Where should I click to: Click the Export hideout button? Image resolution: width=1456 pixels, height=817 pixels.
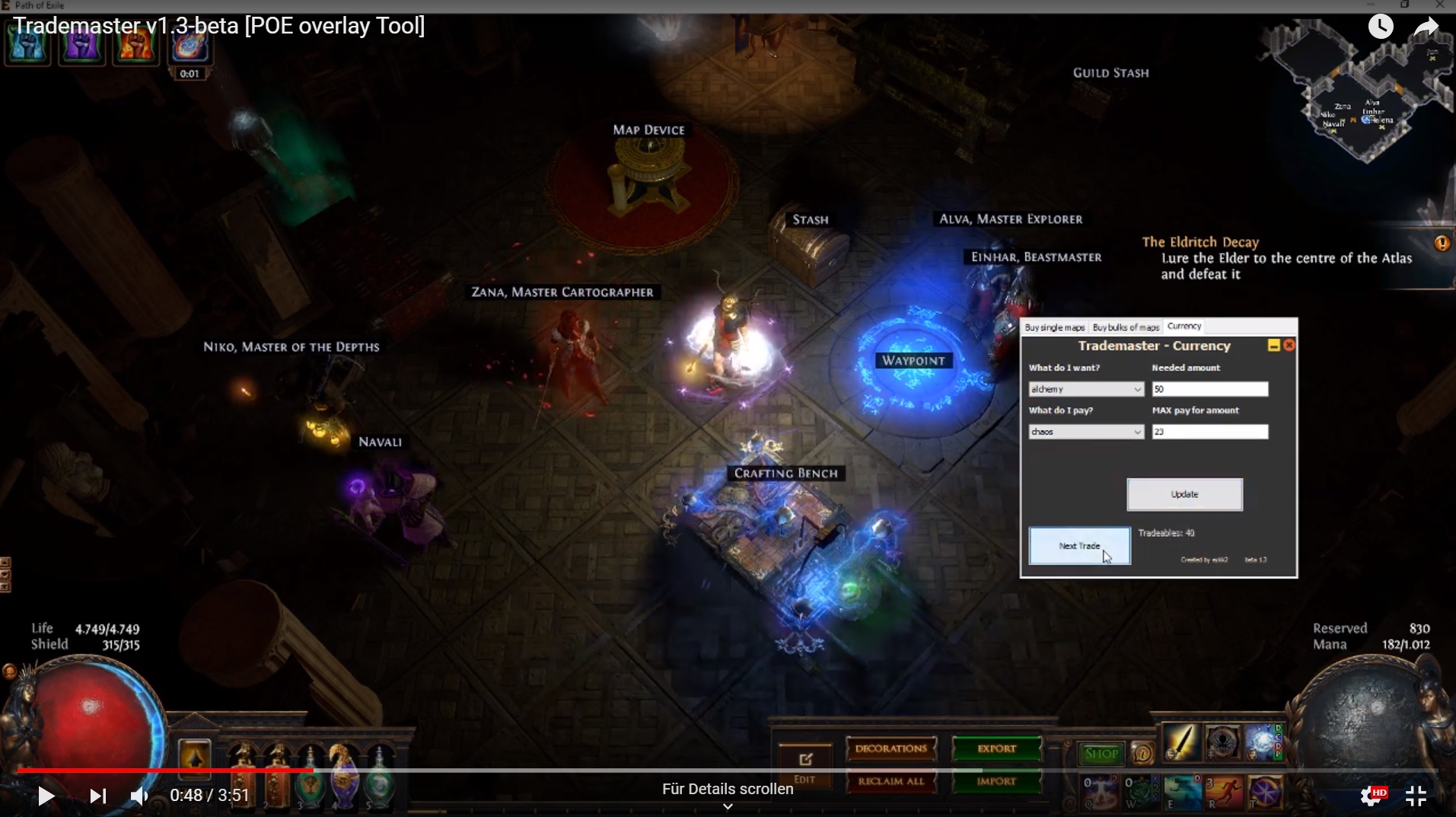996,748
